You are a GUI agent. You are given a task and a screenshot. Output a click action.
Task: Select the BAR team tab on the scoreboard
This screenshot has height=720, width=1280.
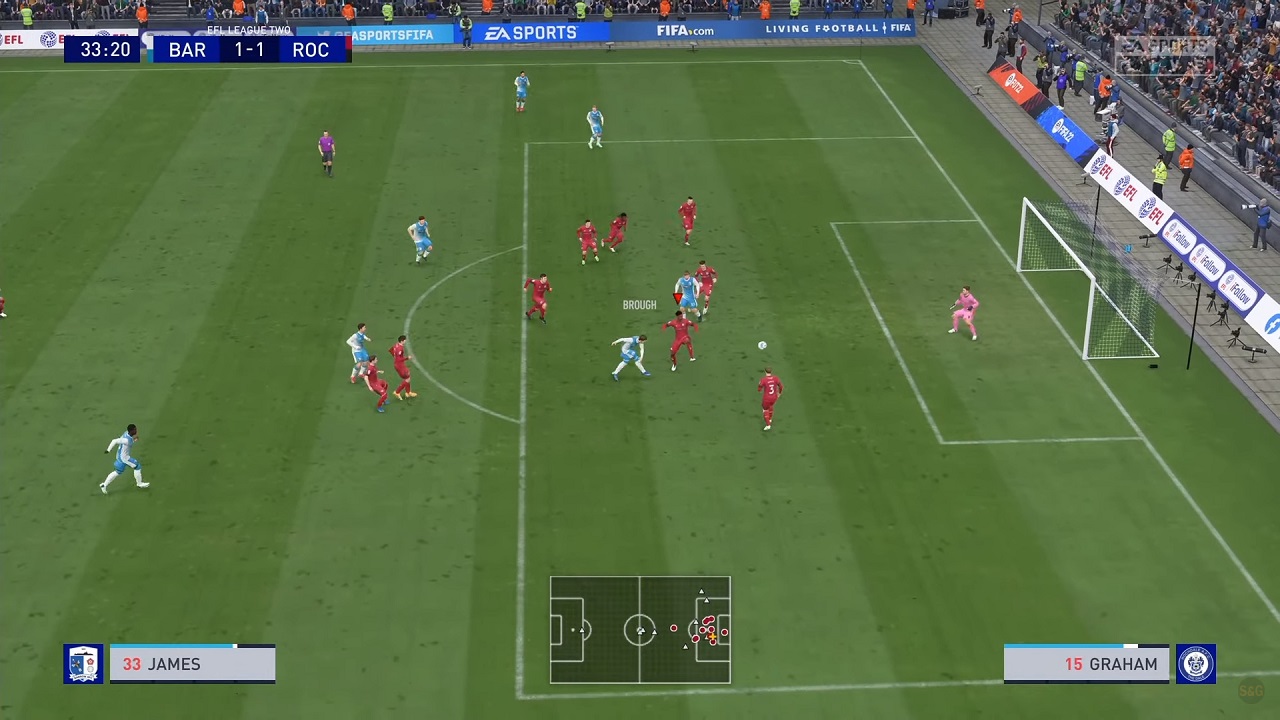[186, 50]
